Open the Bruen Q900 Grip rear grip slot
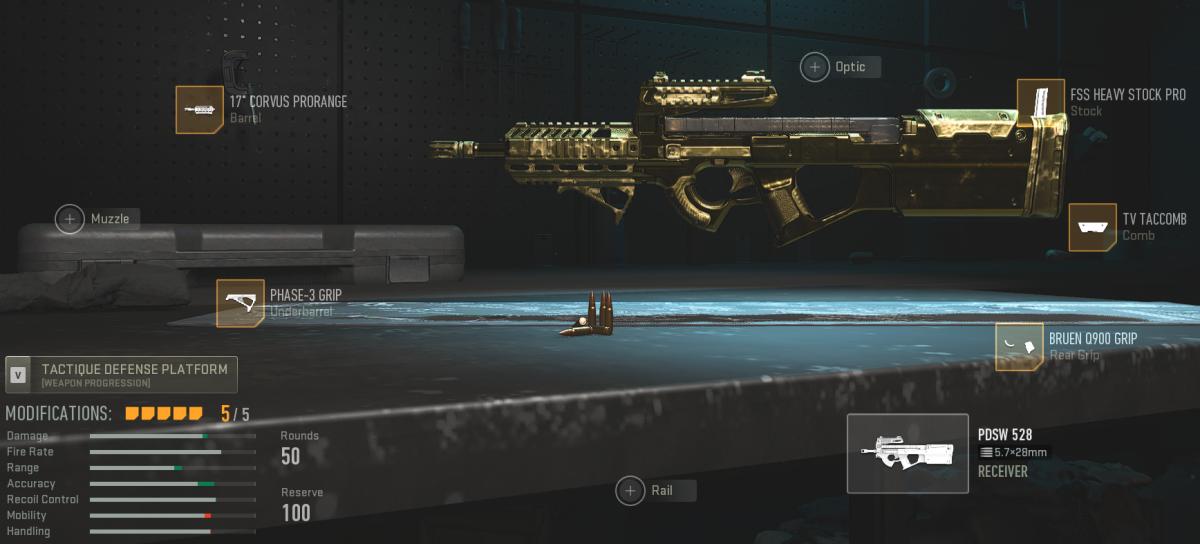Image resolution: width=1200 pixels, height=544 pixels. [x=1019, y=346]
